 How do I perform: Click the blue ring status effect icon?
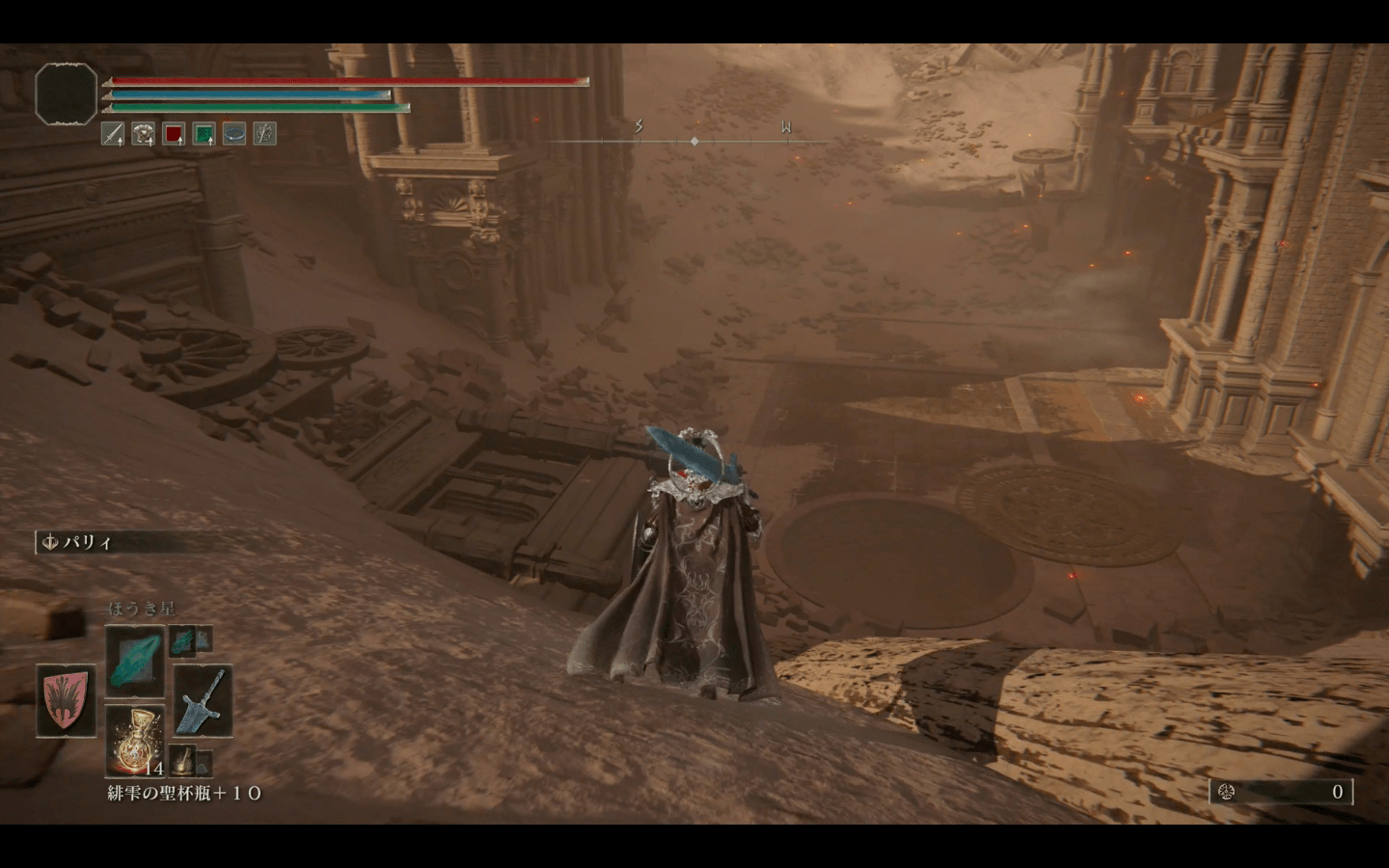click(234, 134)
